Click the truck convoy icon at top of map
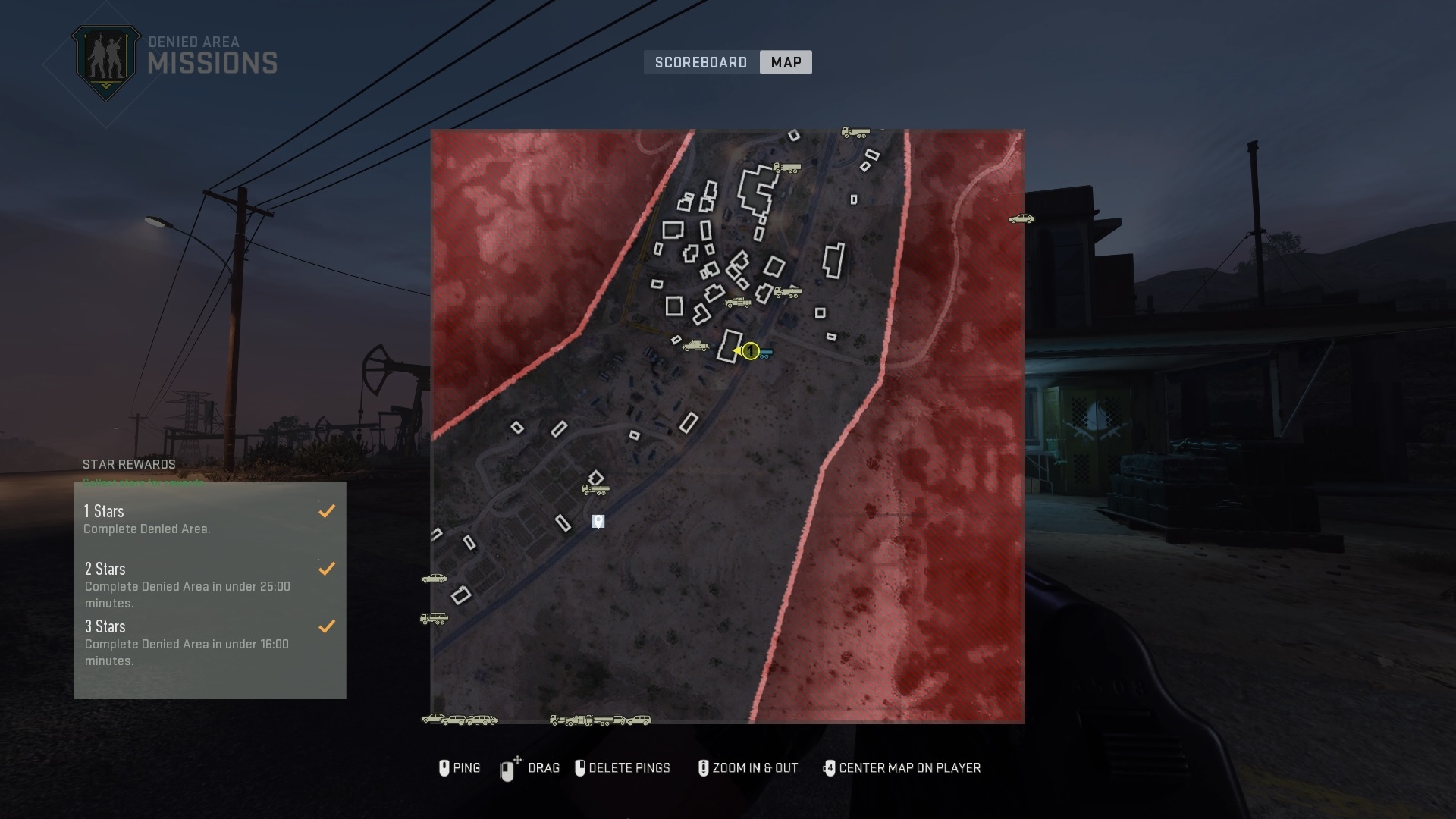 click(x=855, y=133)
